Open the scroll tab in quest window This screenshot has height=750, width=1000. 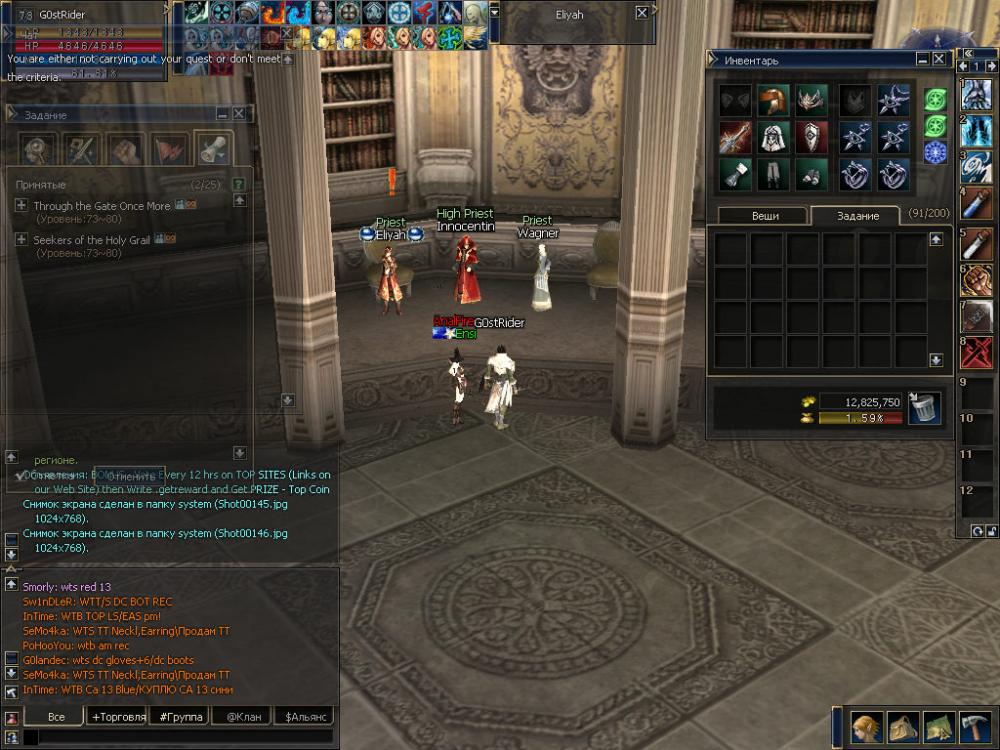211,149
